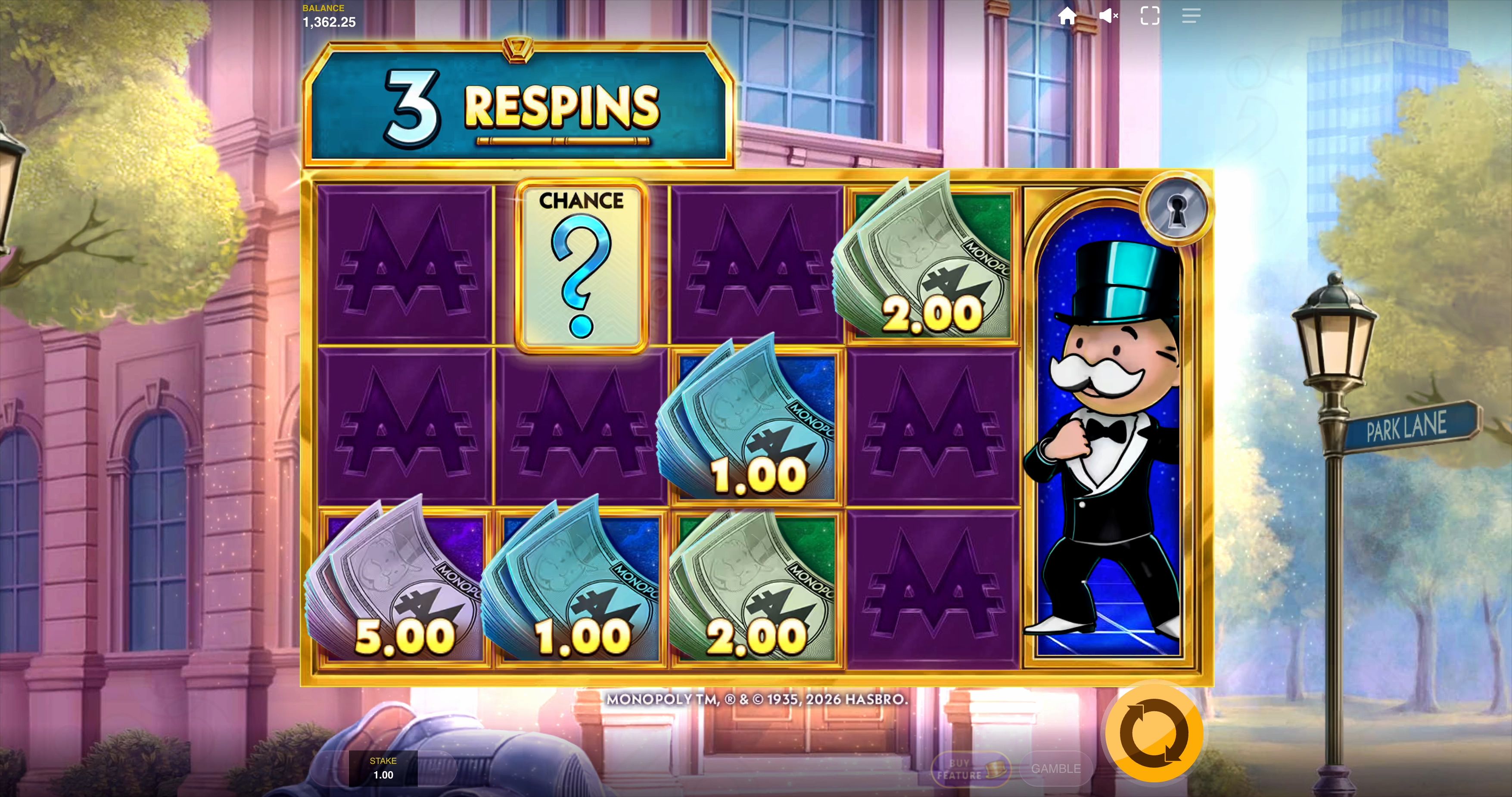Click the home icon to exit the game
Viewport: 1512px width, 797px height.
pos(1069,16)
